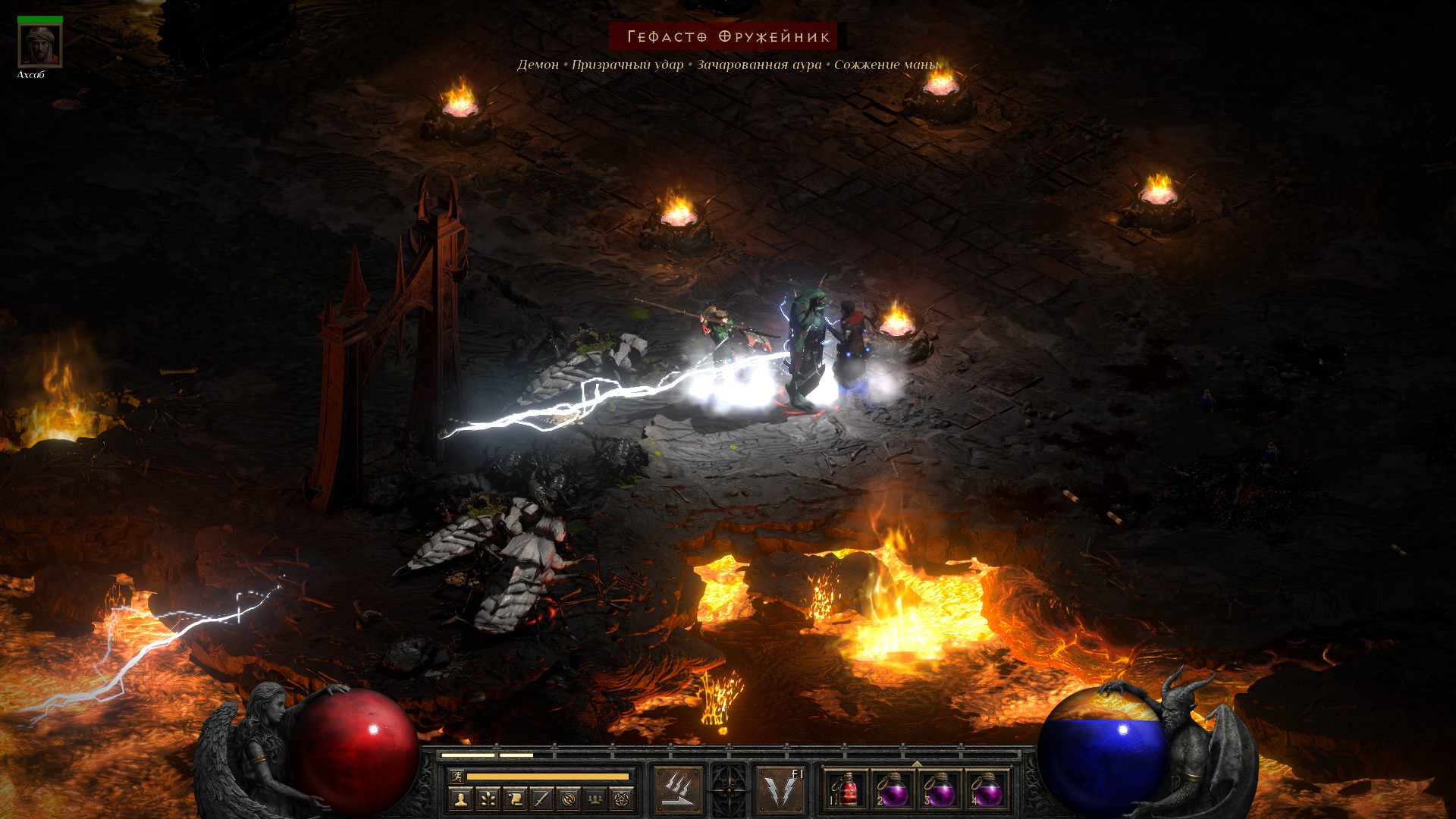Use the red healing potion in belt slot 1
1456x819 pixels.
pyautogui.click(x=846, y=790)
